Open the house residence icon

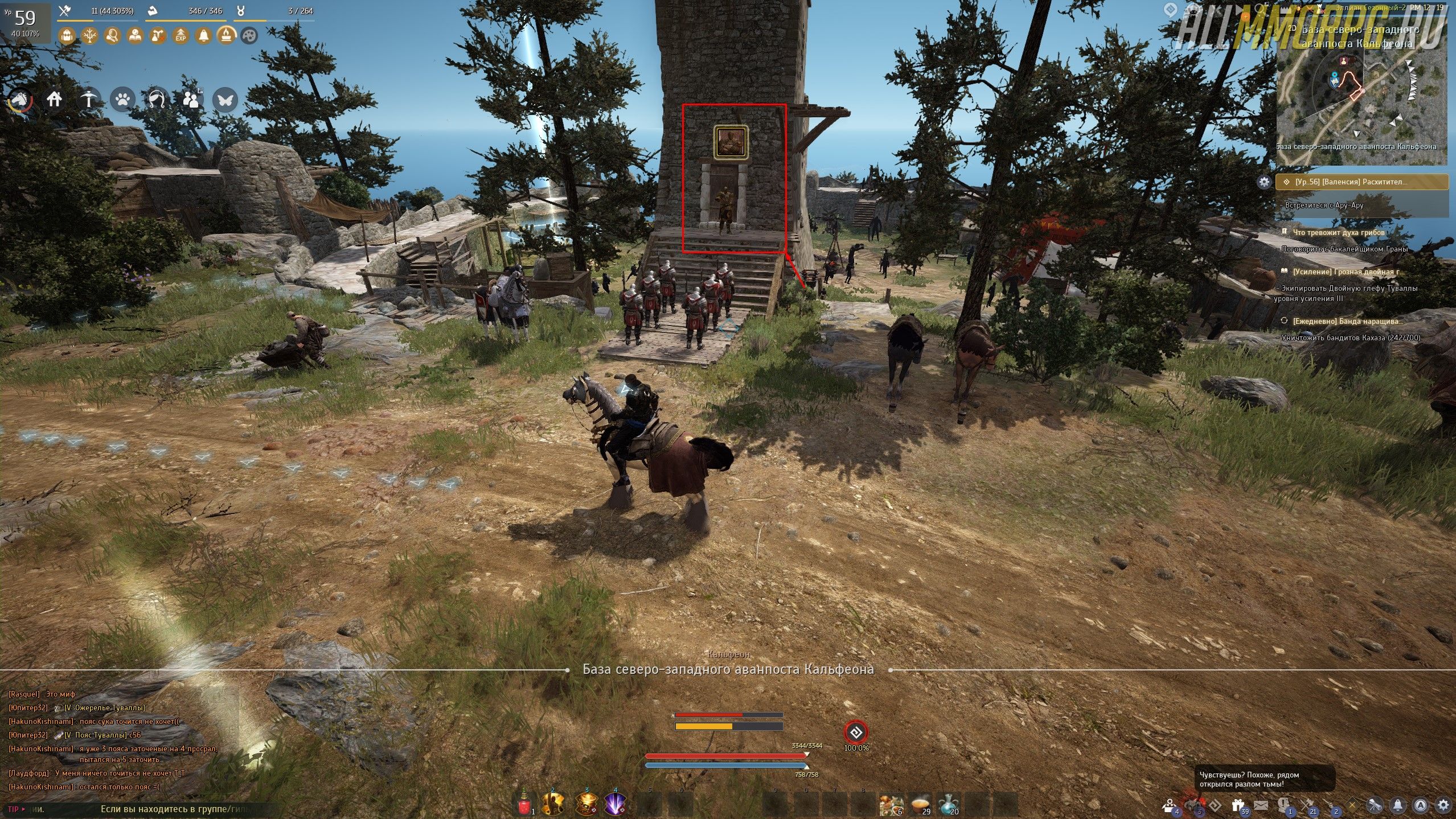coord(55,100)
